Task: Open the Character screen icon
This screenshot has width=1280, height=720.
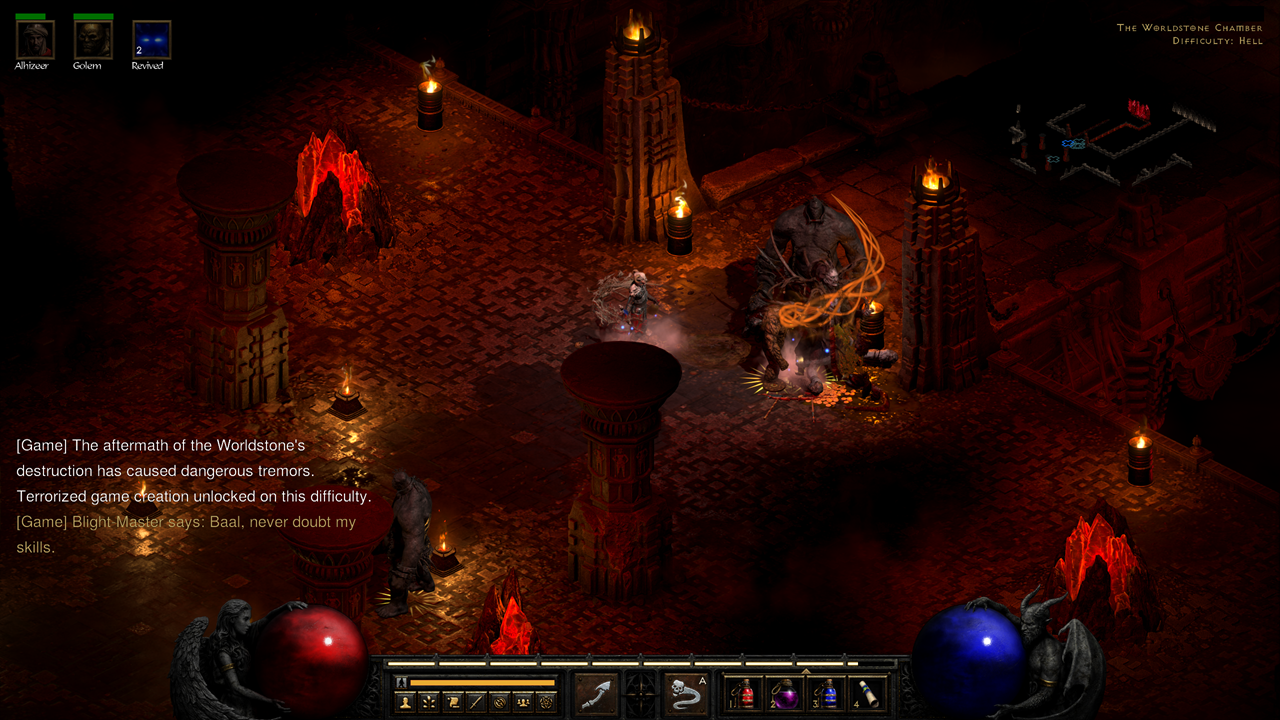Action: (405, 700)
